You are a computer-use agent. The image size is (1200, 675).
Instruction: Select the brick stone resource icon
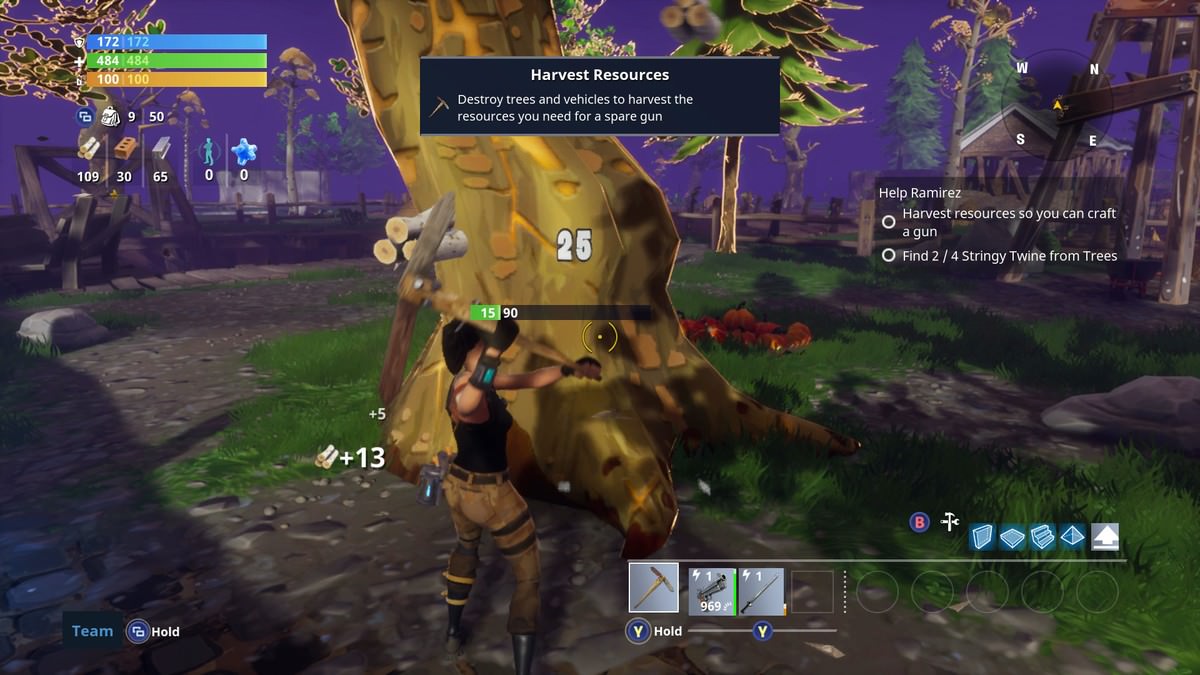pos(124,150)
